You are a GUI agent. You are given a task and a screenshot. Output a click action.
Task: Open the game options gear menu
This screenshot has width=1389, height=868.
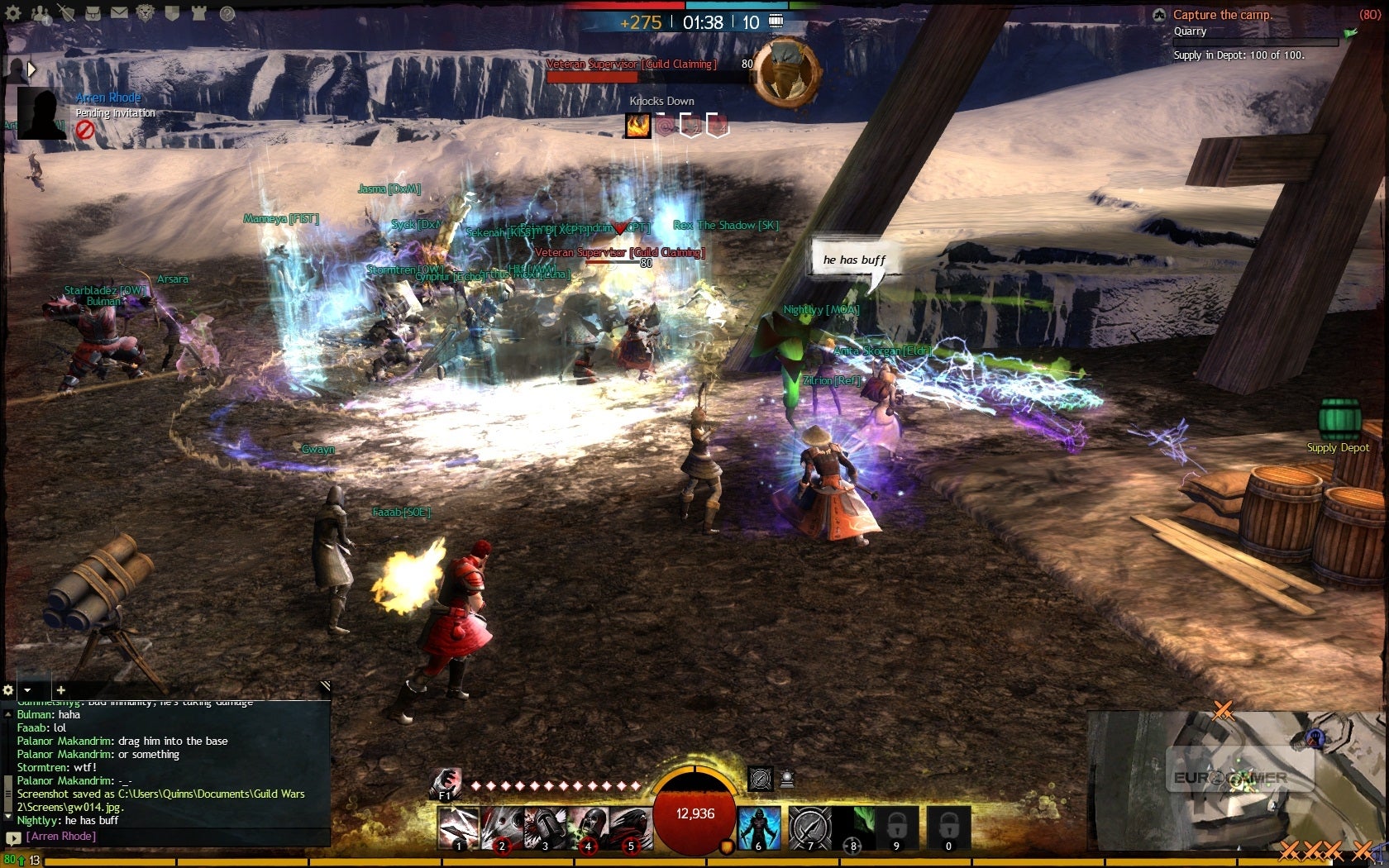click(12, 12)
